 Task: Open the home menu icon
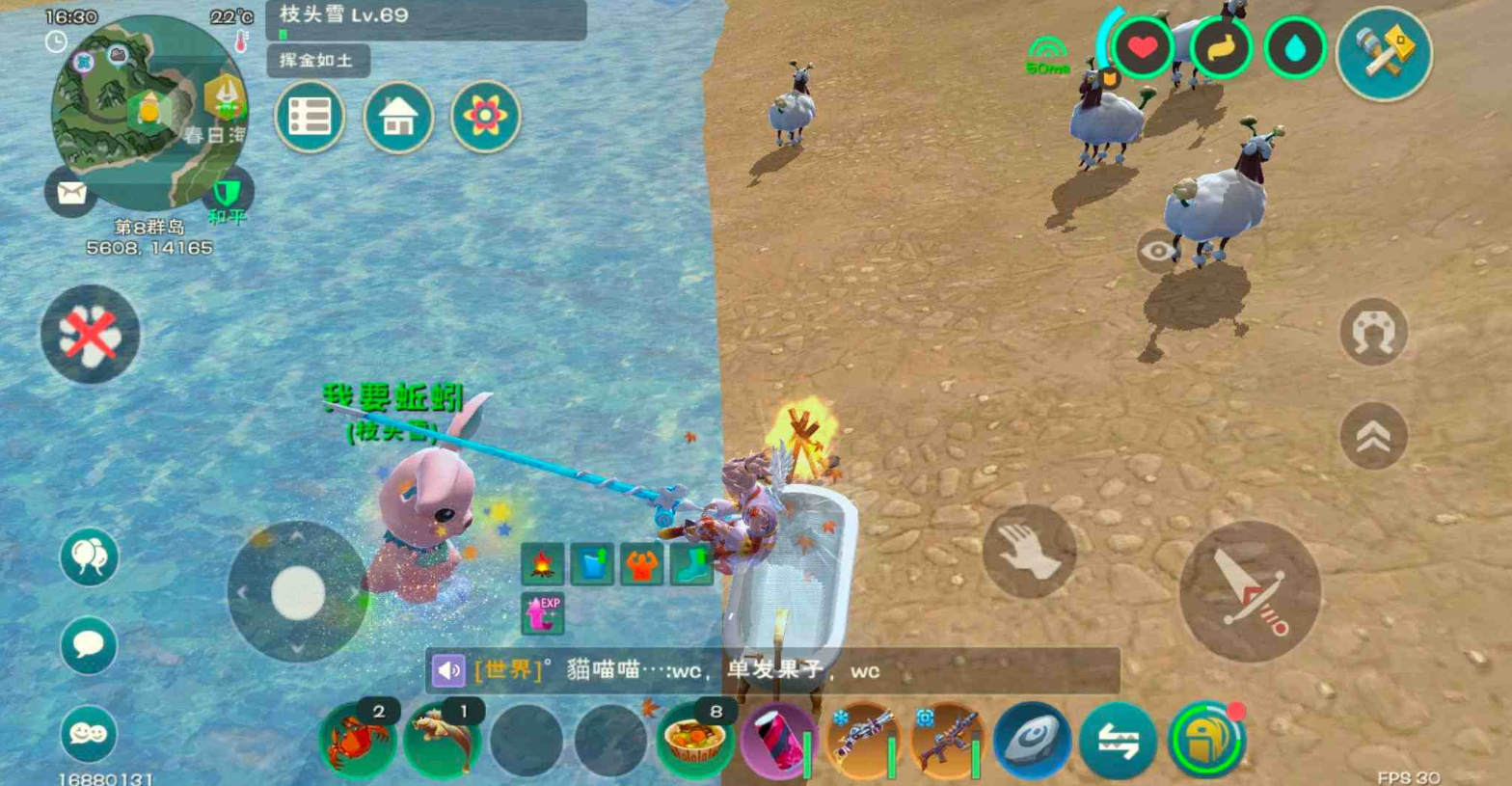399,117
